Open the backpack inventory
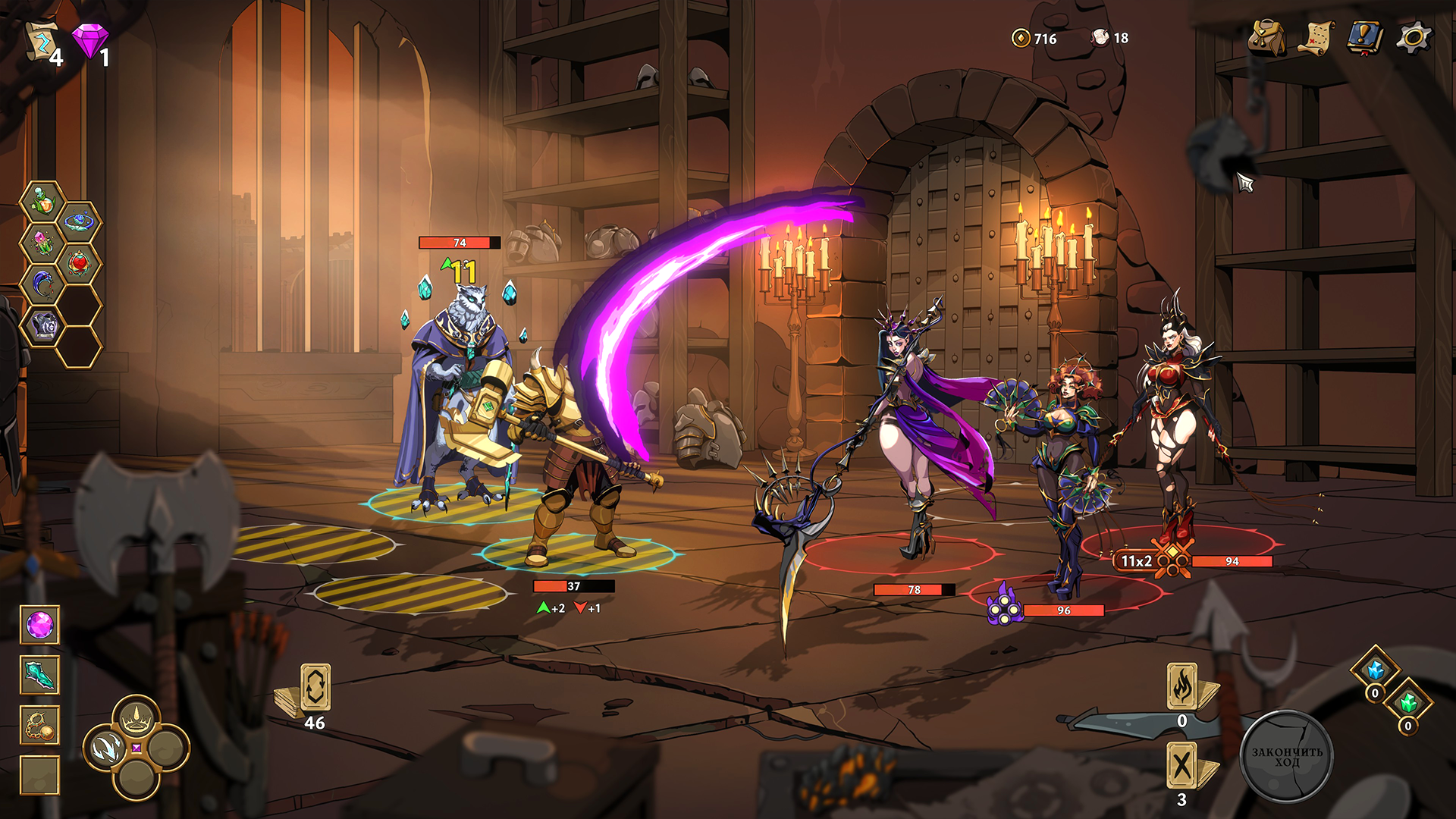 tap(1266, 37)
